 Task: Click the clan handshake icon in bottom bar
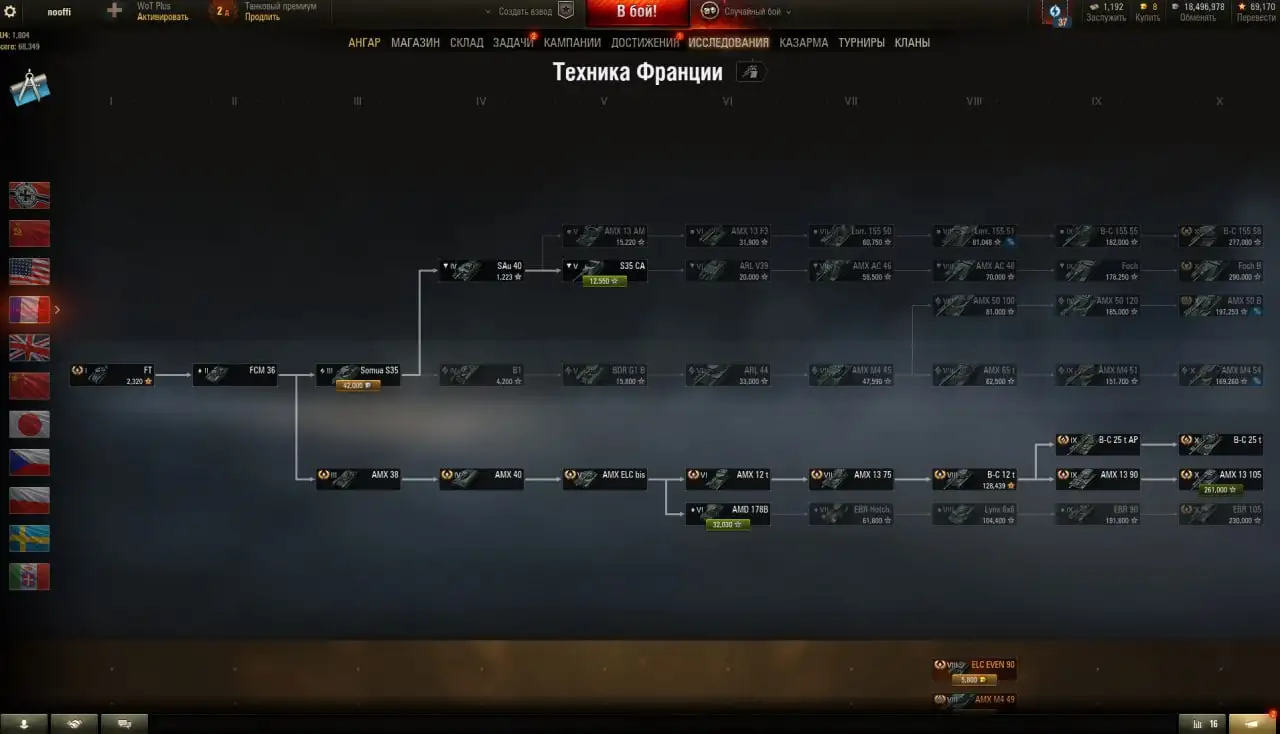(74, 722)
